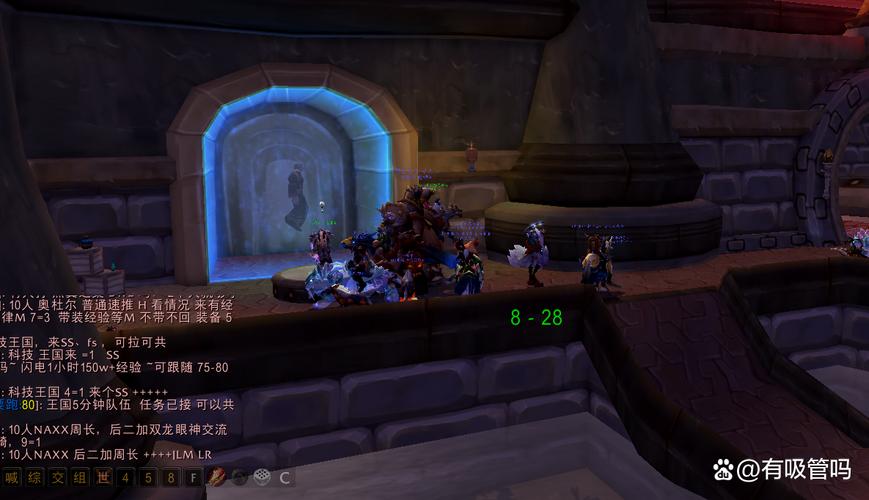This screenshot has height=500, width=869.
Task: Switch to chat channel 5
Action: tap(149, 478)
